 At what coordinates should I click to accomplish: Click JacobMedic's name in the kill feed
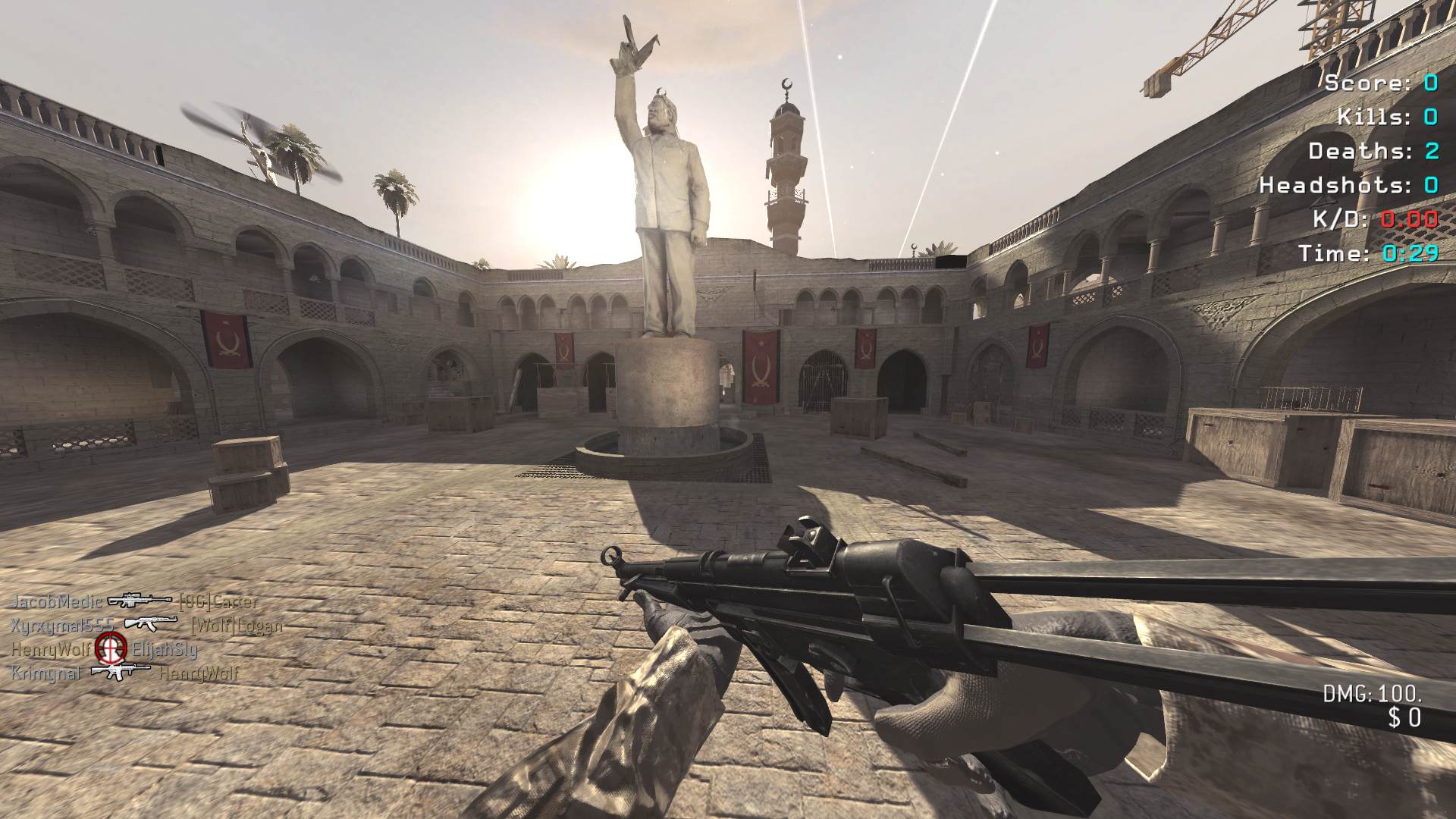57,601
